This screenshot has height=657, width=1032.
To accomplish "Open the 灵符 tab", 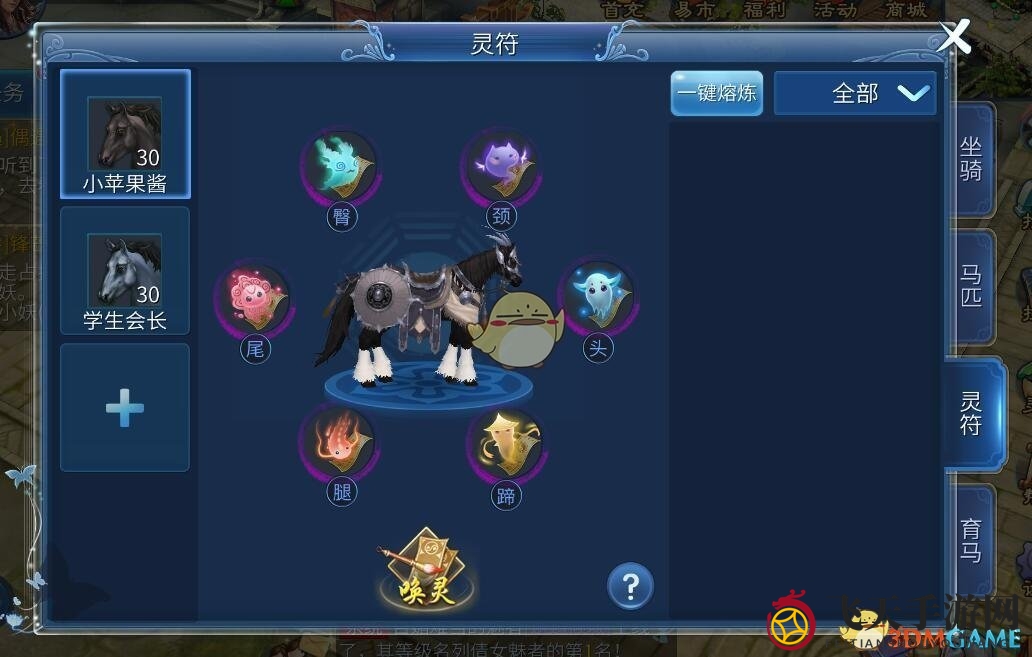I will 970,413.
